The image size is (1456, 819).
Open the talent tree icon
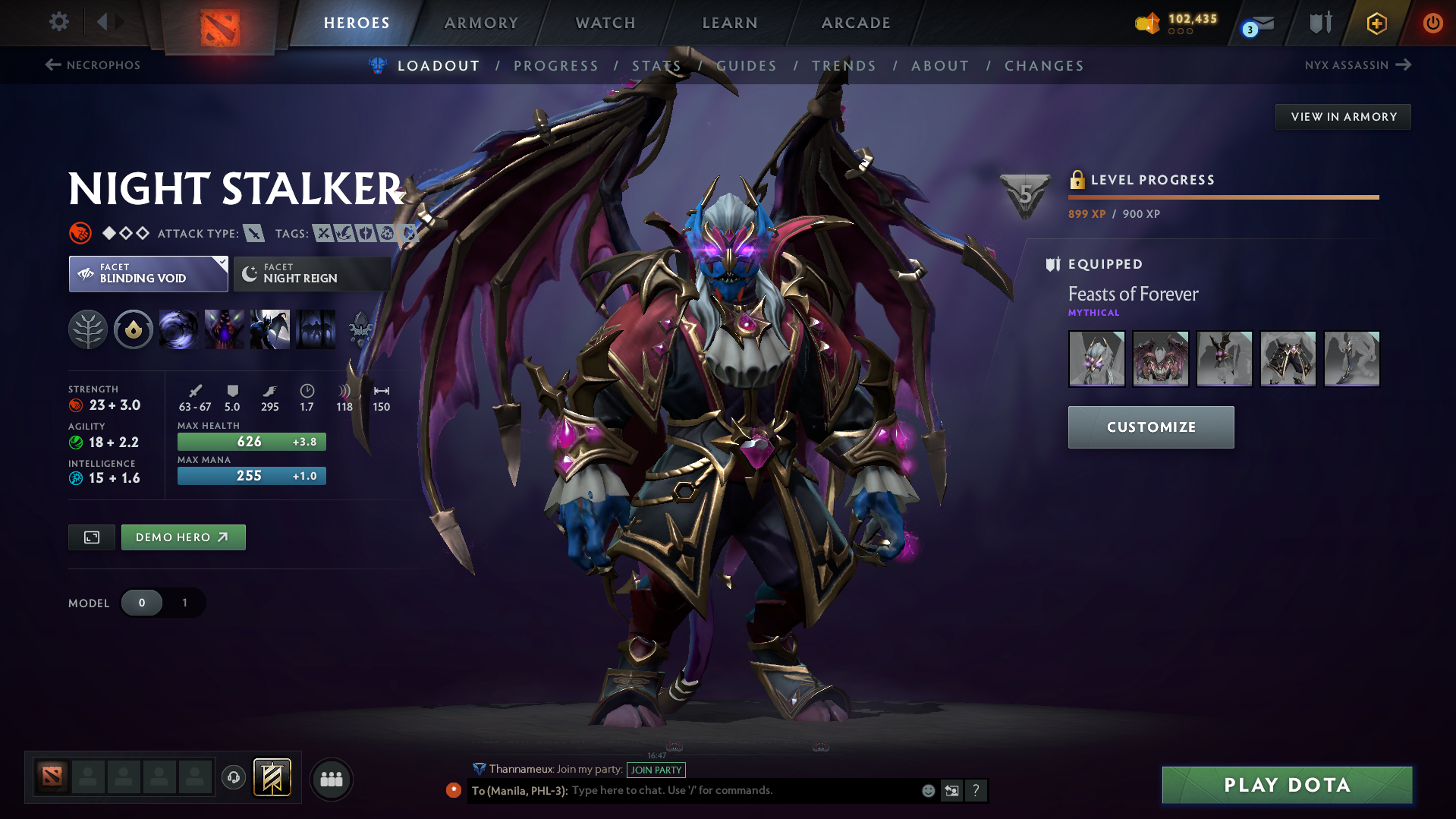(x=88, y=329)
